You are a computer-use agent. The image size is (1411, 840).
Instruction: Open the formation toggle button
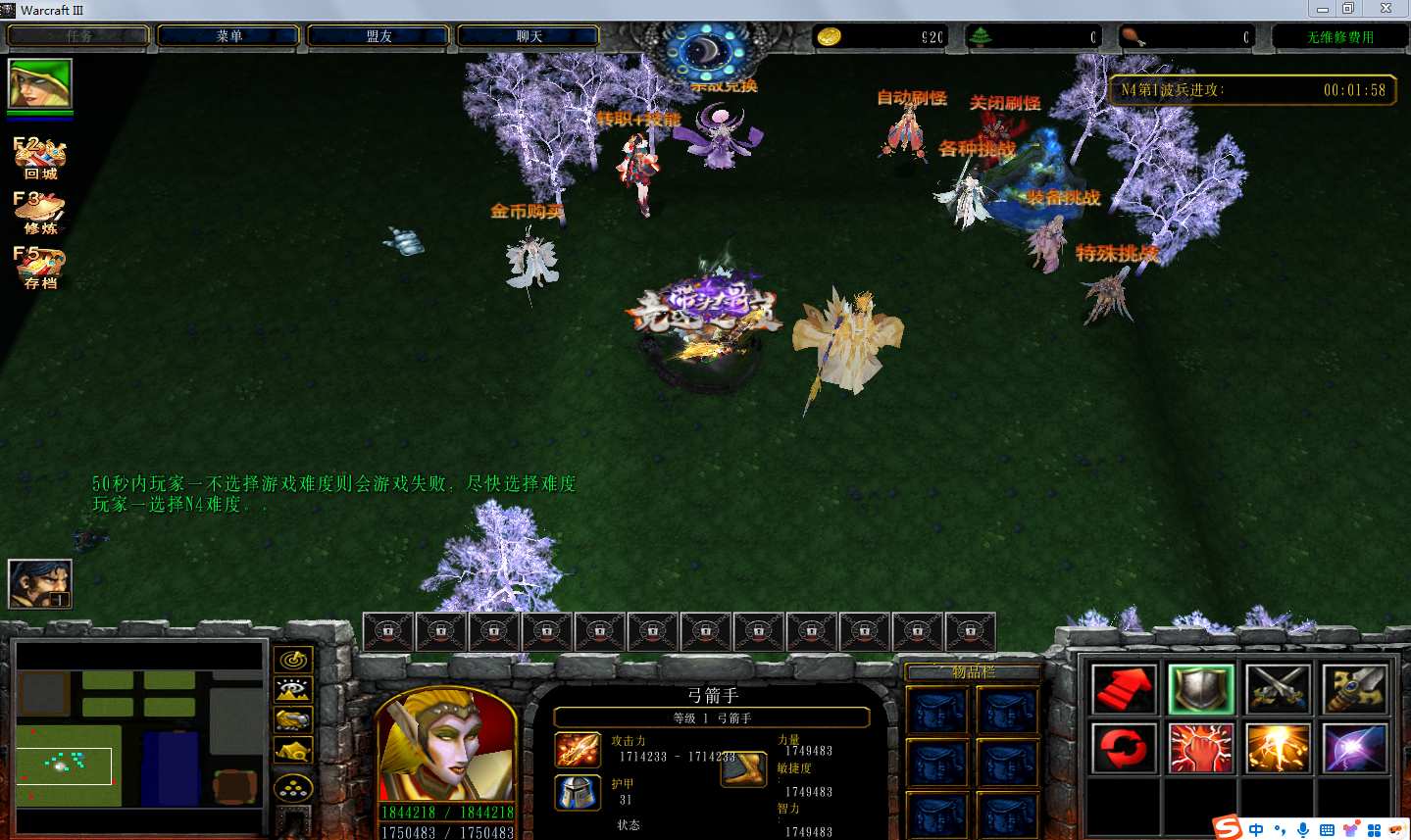[293, 787]
